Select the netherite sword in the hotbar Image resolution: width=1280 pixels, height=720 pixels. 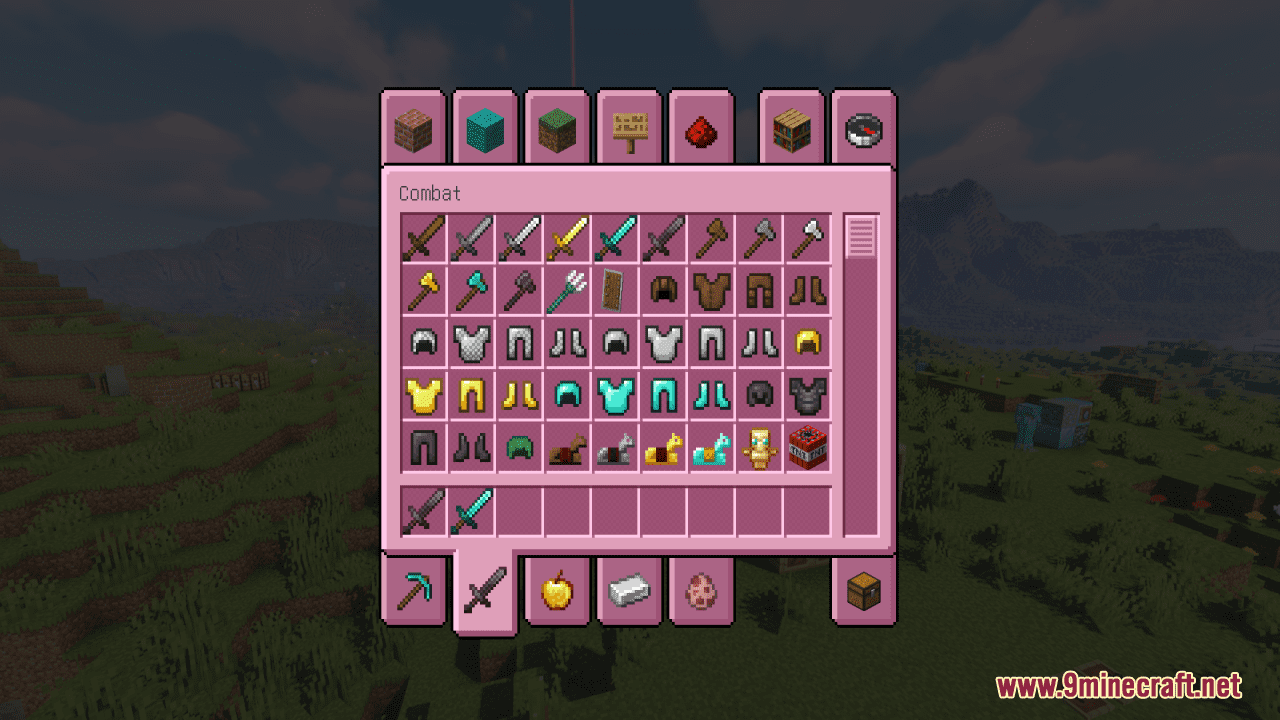click(423, 508)
